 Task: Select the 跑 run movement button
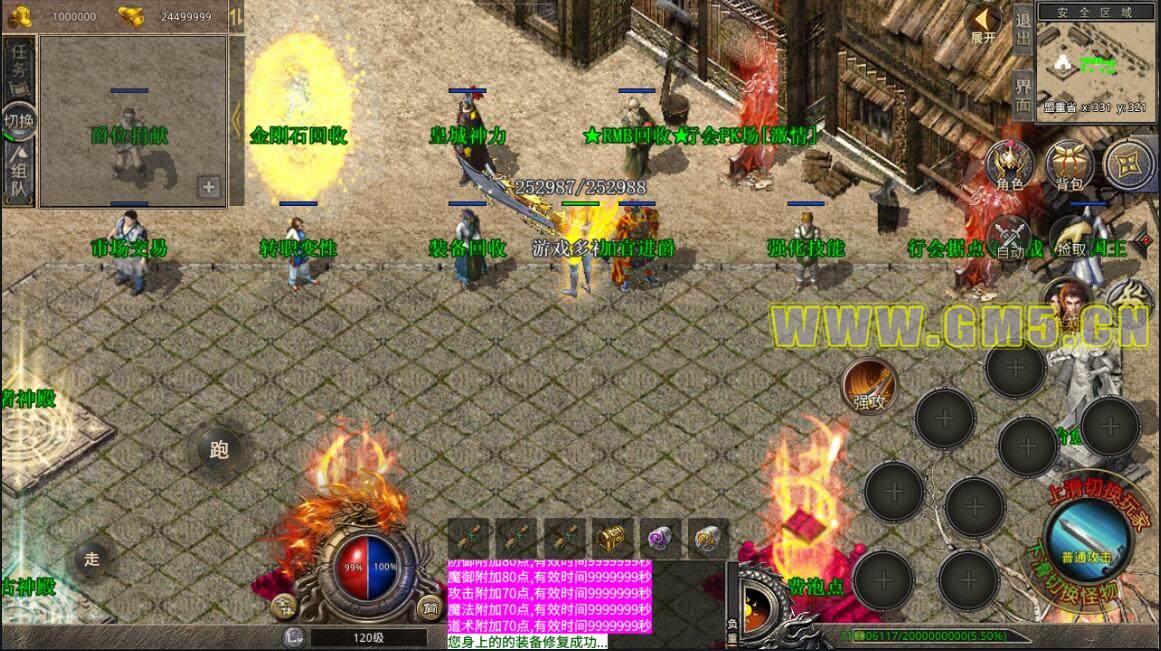[219, 450]
